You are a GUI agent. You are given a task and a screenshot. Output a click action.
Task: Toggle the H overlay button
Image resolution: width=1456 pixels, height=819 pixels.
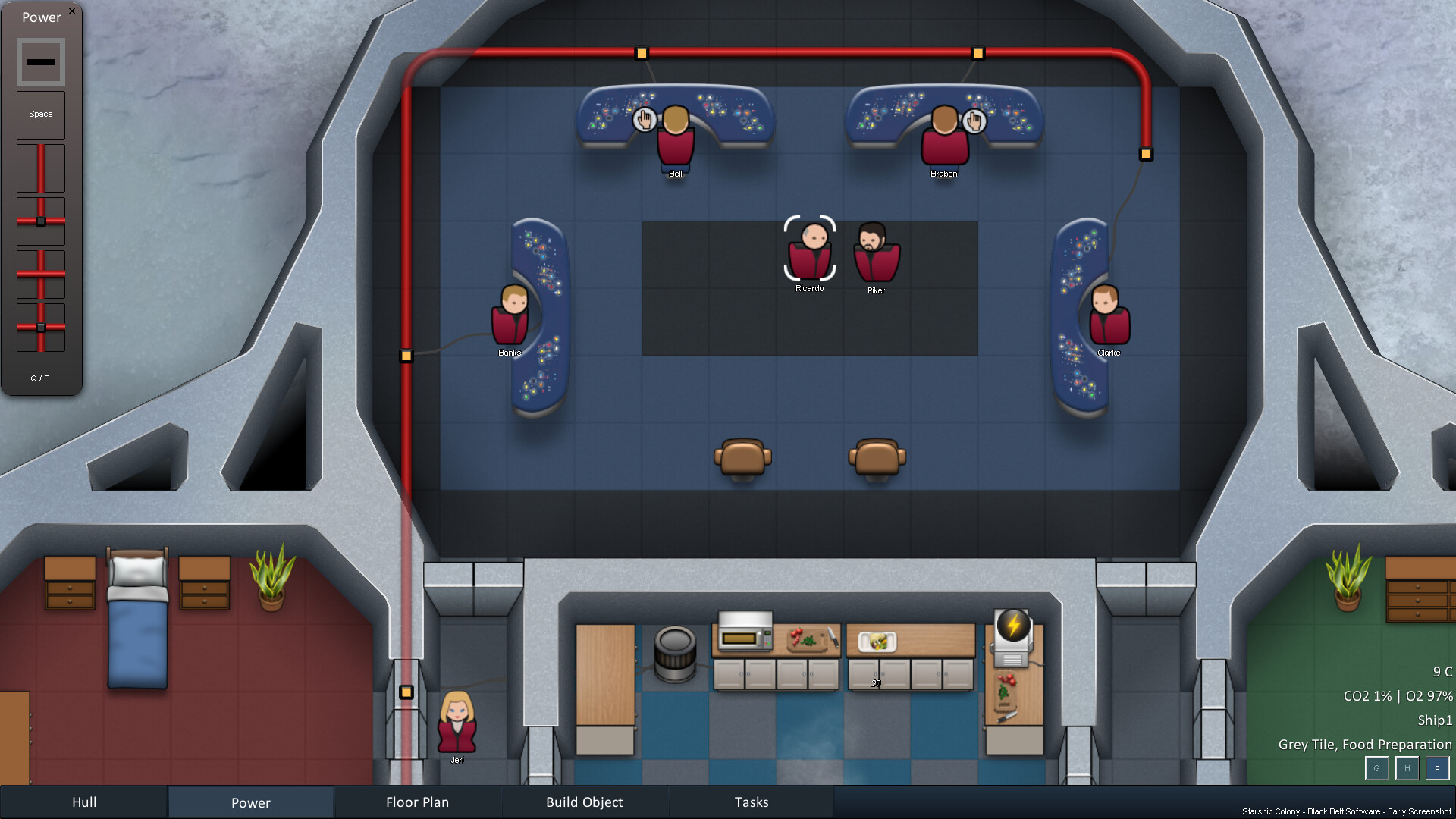[x=1407, y=768]
